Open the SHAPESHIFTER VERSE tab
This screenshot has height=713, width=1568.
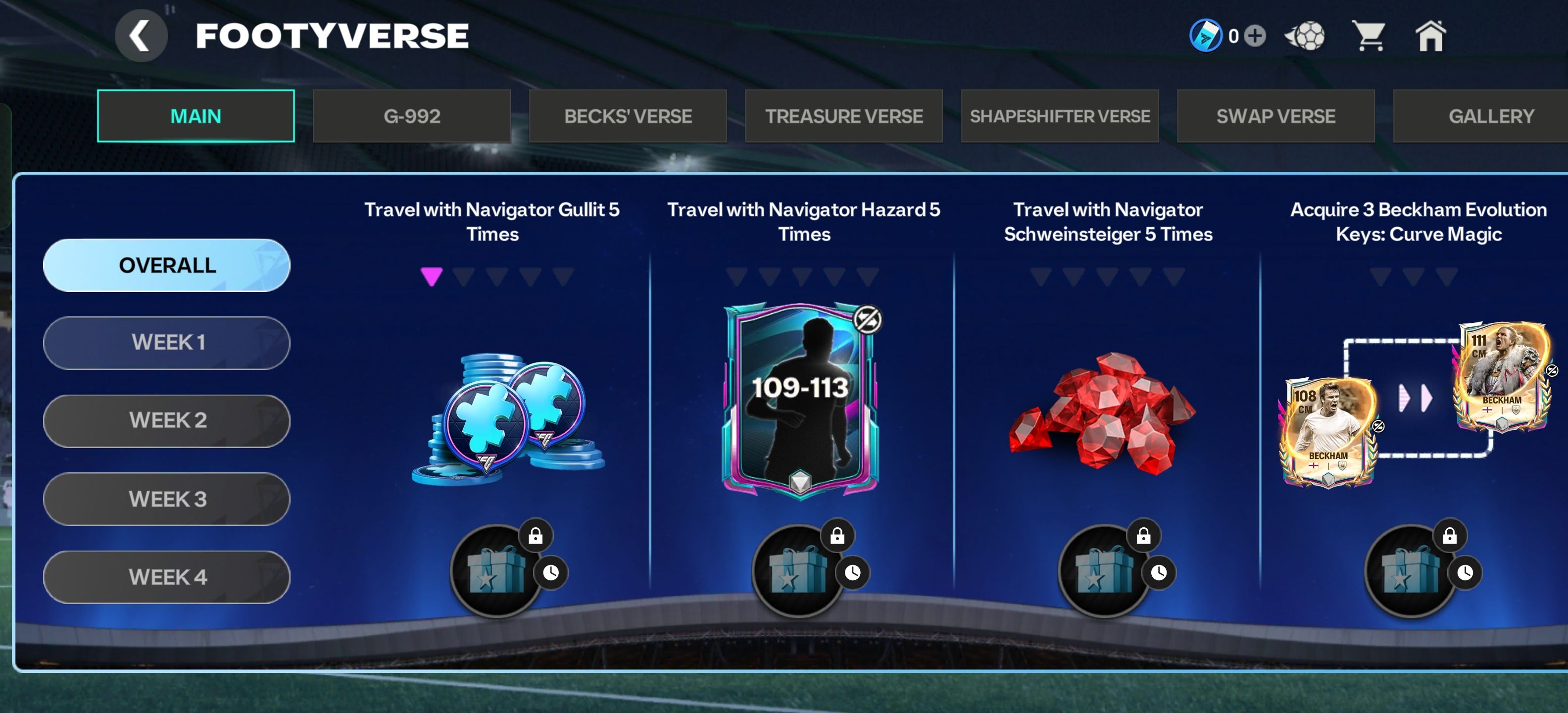click(x=1060, y=116)
